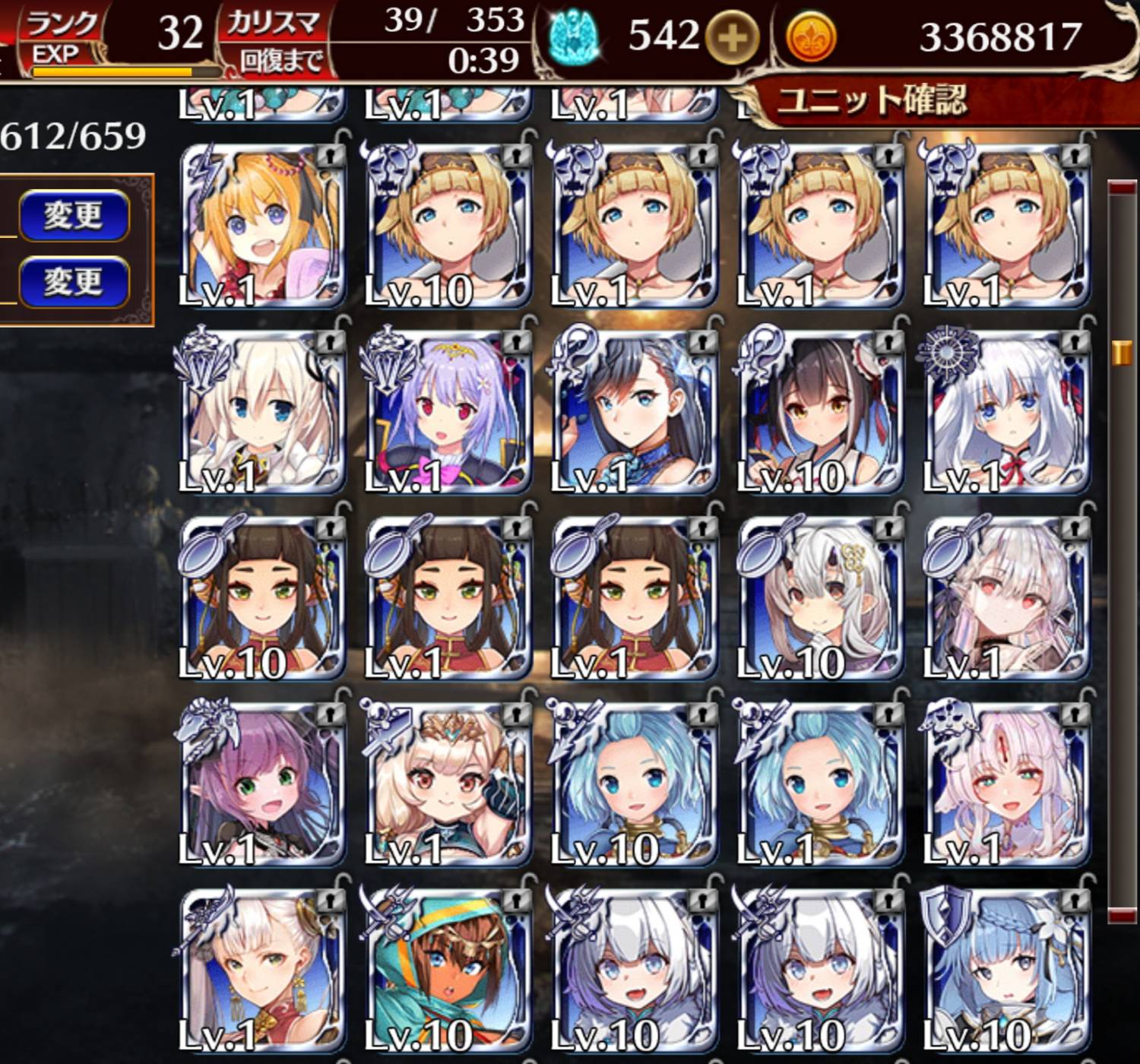The image size is (1140, 1064).
Task: Select the black-haired unit in blue dress
Action: [635, 412]
